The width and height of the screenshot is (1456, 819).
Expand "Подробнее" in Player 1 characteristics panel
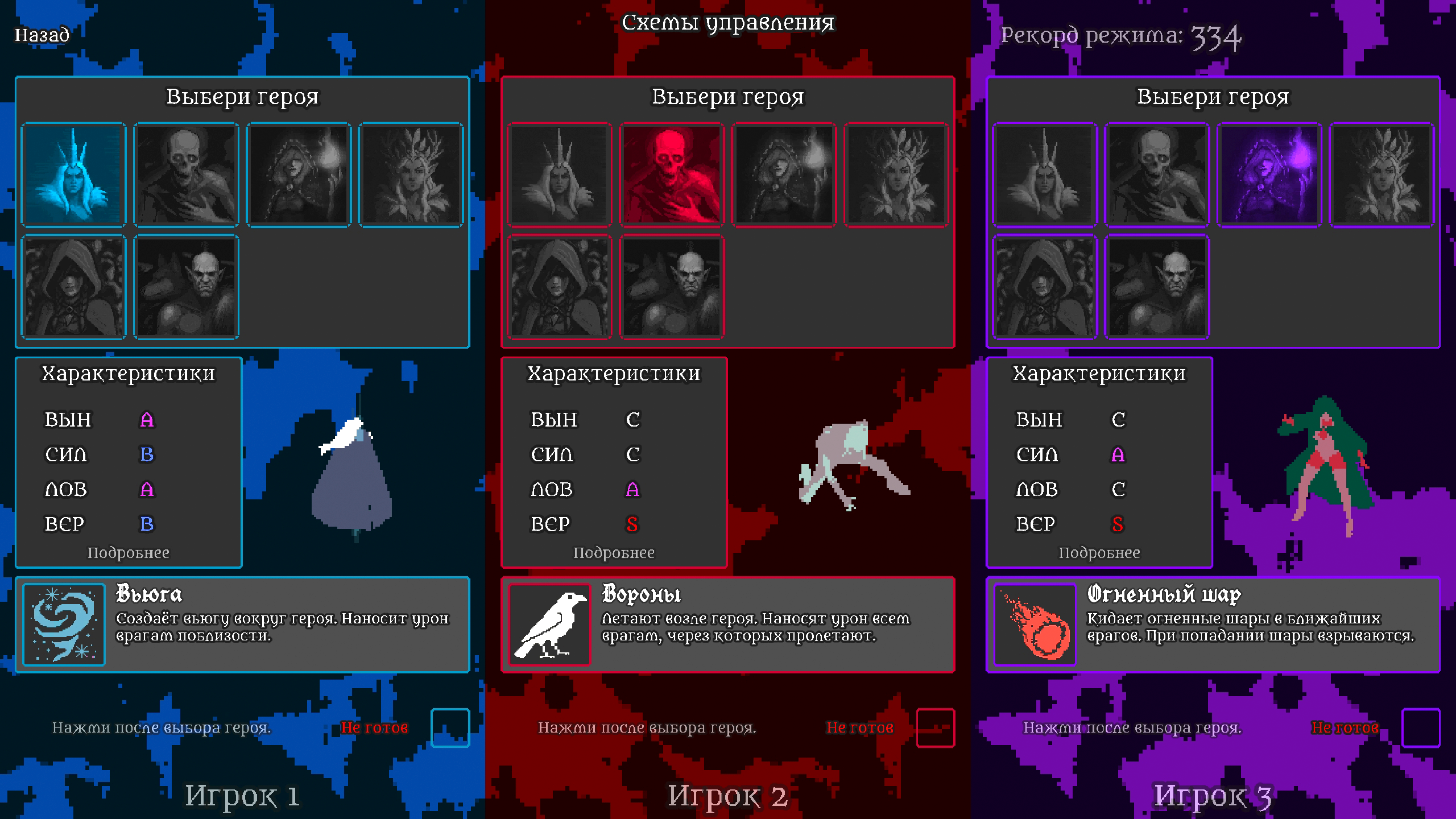128,552
